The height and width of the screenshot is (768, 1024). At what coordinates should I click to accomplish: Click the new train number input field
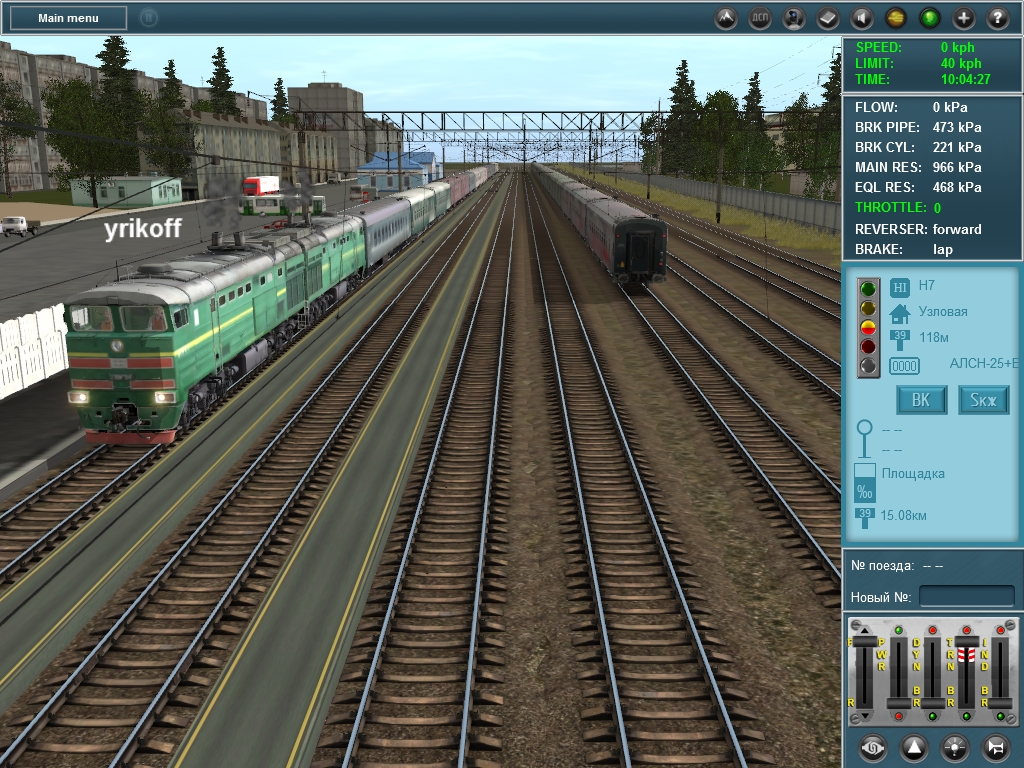pos(966,597)
